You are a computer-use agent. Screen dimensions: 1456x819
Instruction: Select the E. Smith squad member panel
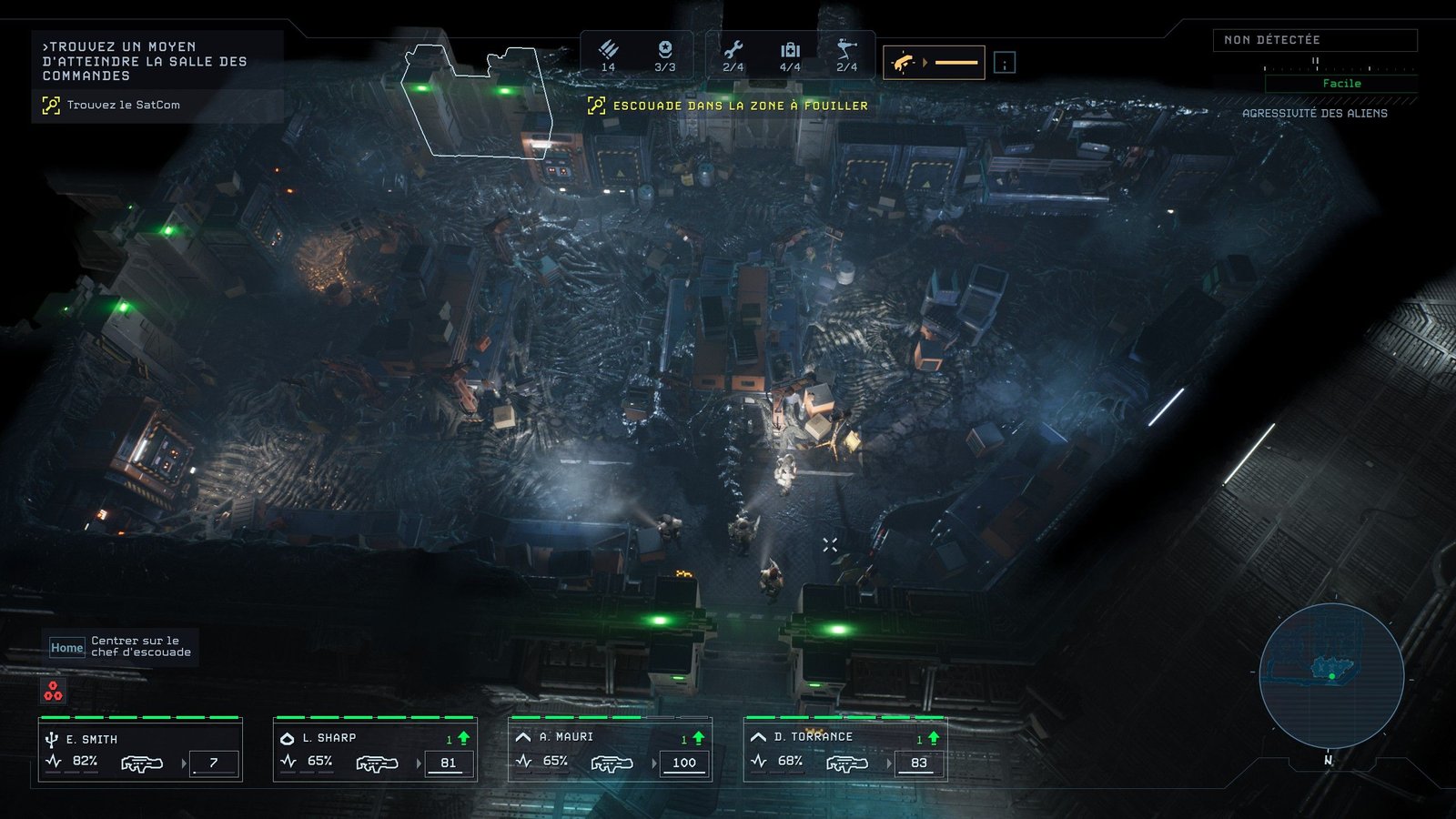[x=141, y=751]
